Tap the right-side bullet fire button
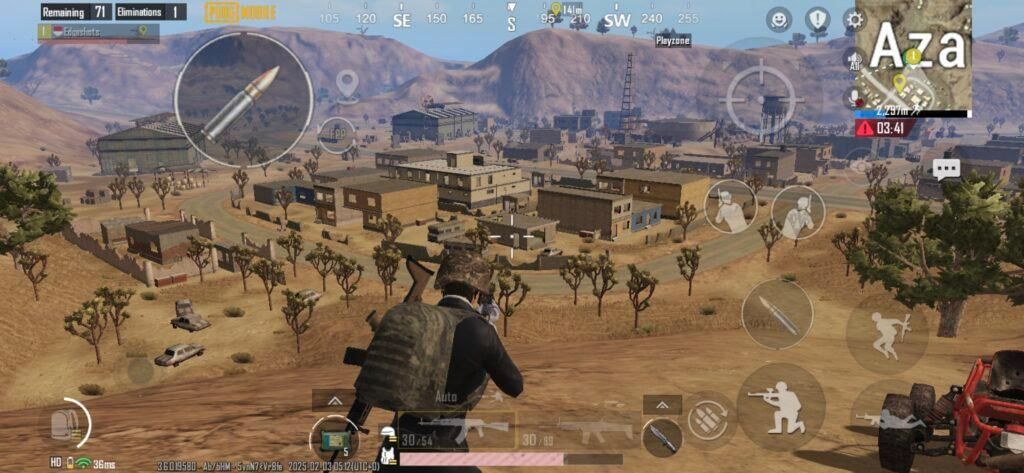Viewport: 1024px width, 473px height. [777, 314]
